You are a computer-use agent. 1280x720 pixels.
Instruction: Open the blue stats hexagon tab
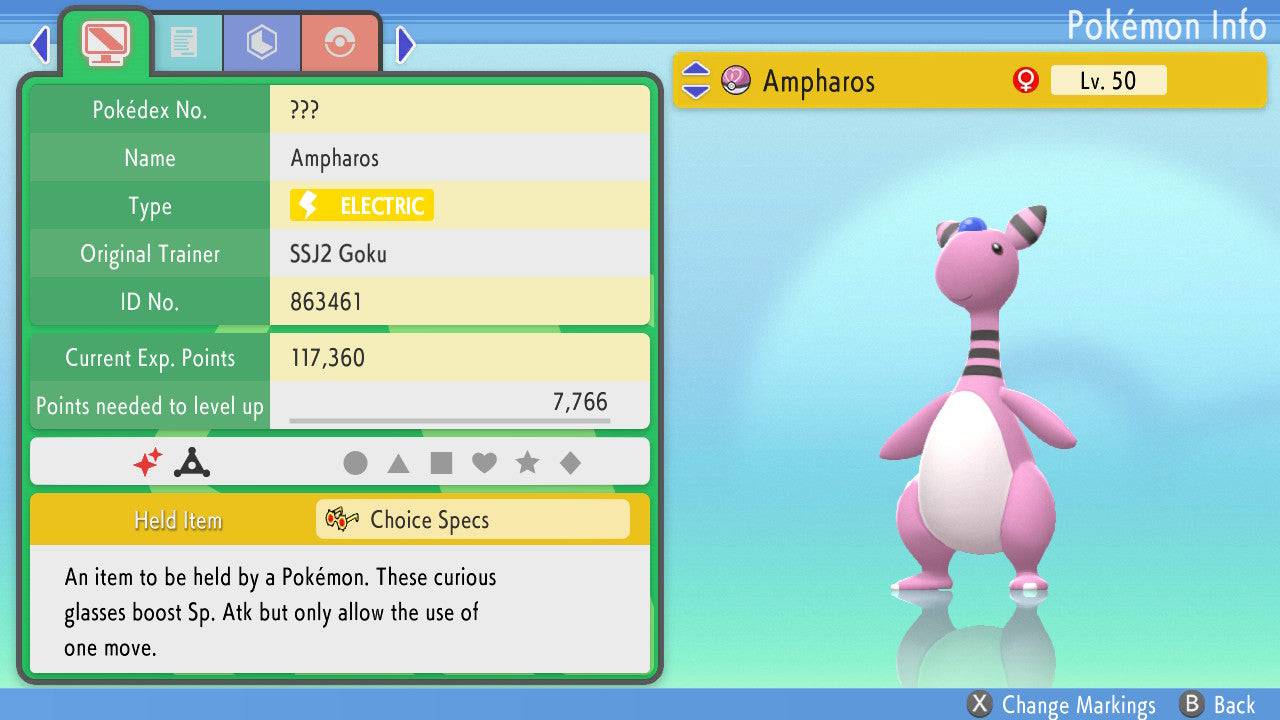(x=261, y=42)
